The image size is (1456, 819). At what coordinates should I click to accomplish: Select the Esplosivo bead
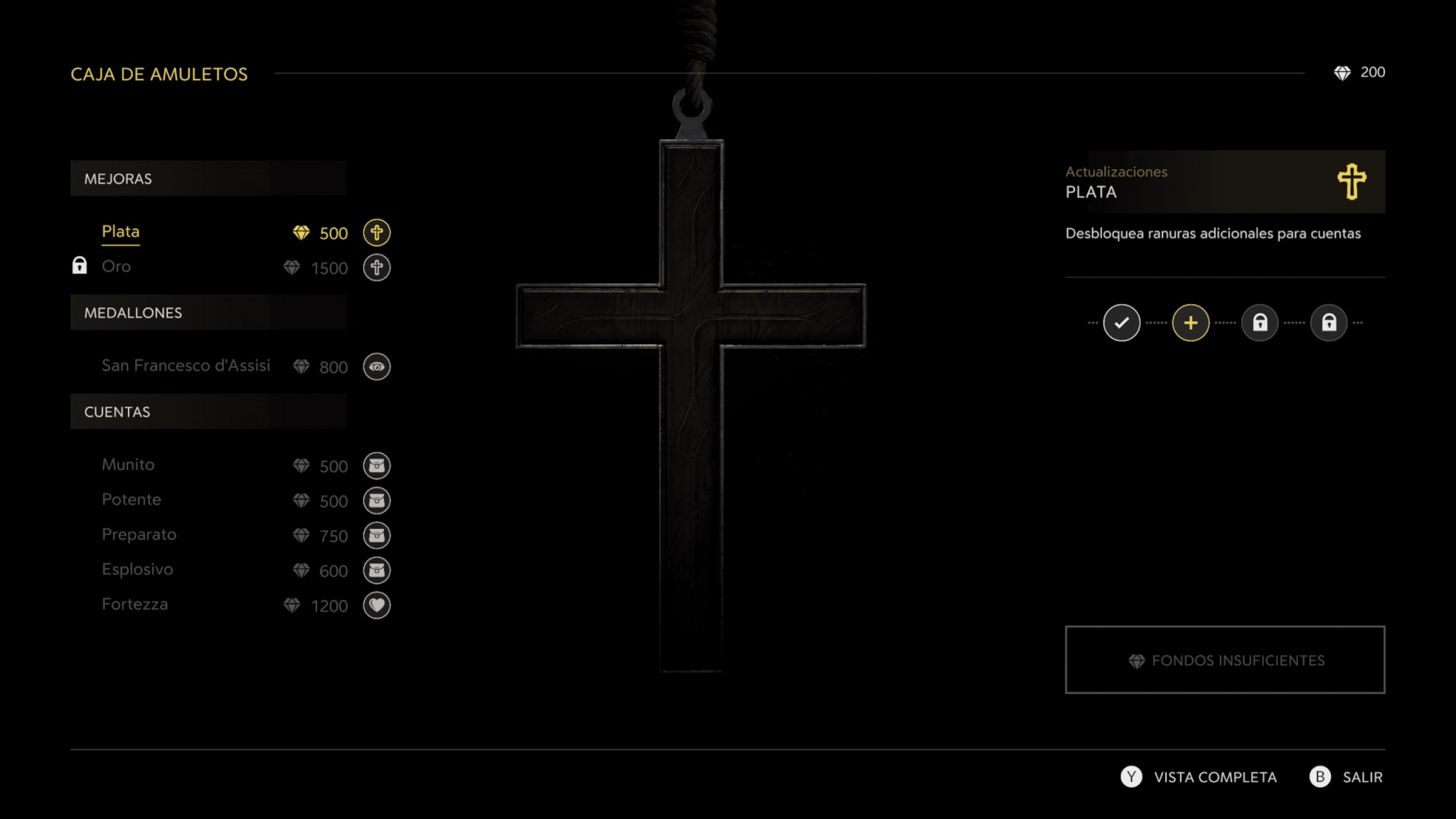(x=137, y=569)
